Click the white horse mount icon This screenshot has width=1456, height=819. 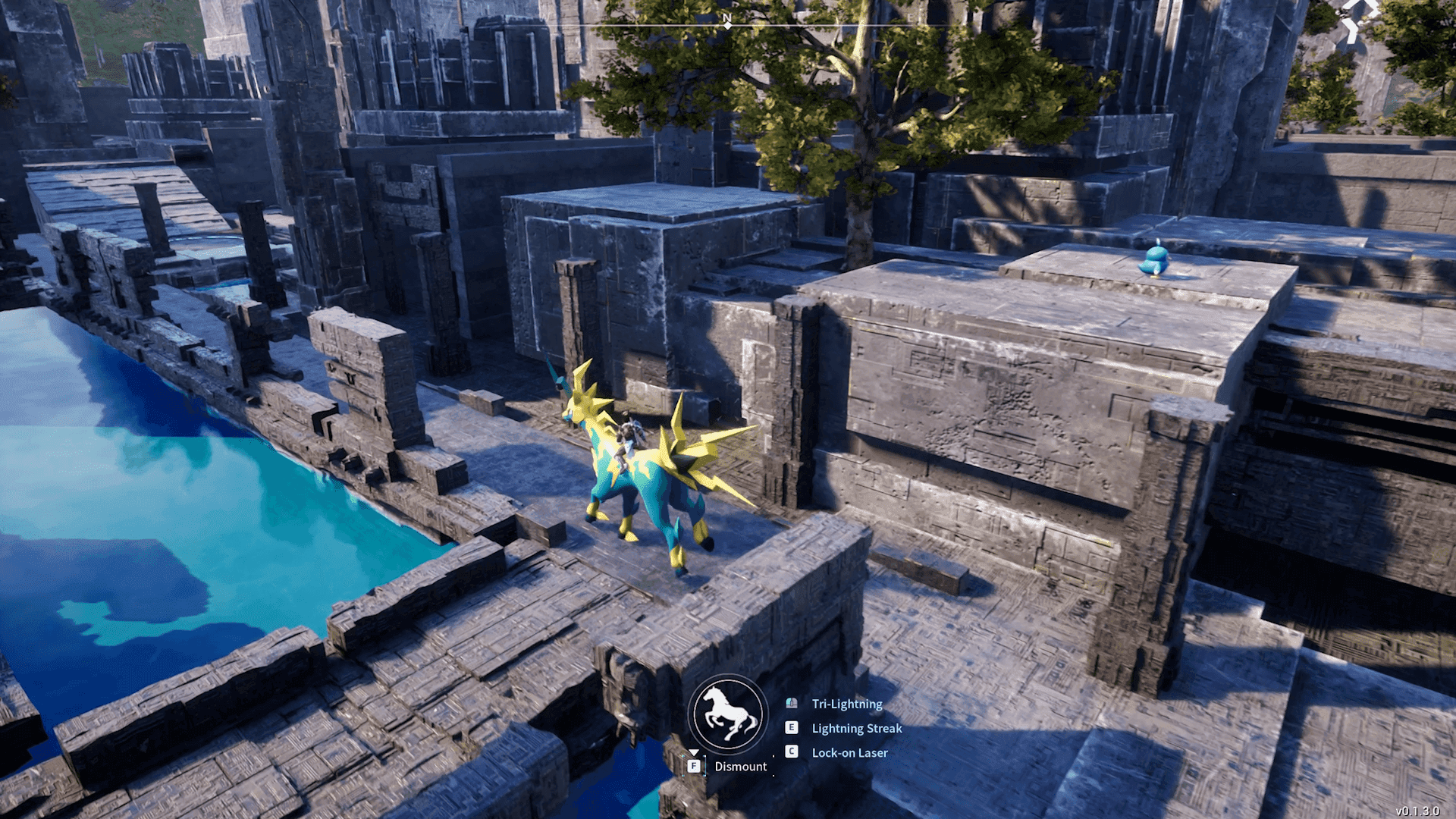tap(729, 714)
